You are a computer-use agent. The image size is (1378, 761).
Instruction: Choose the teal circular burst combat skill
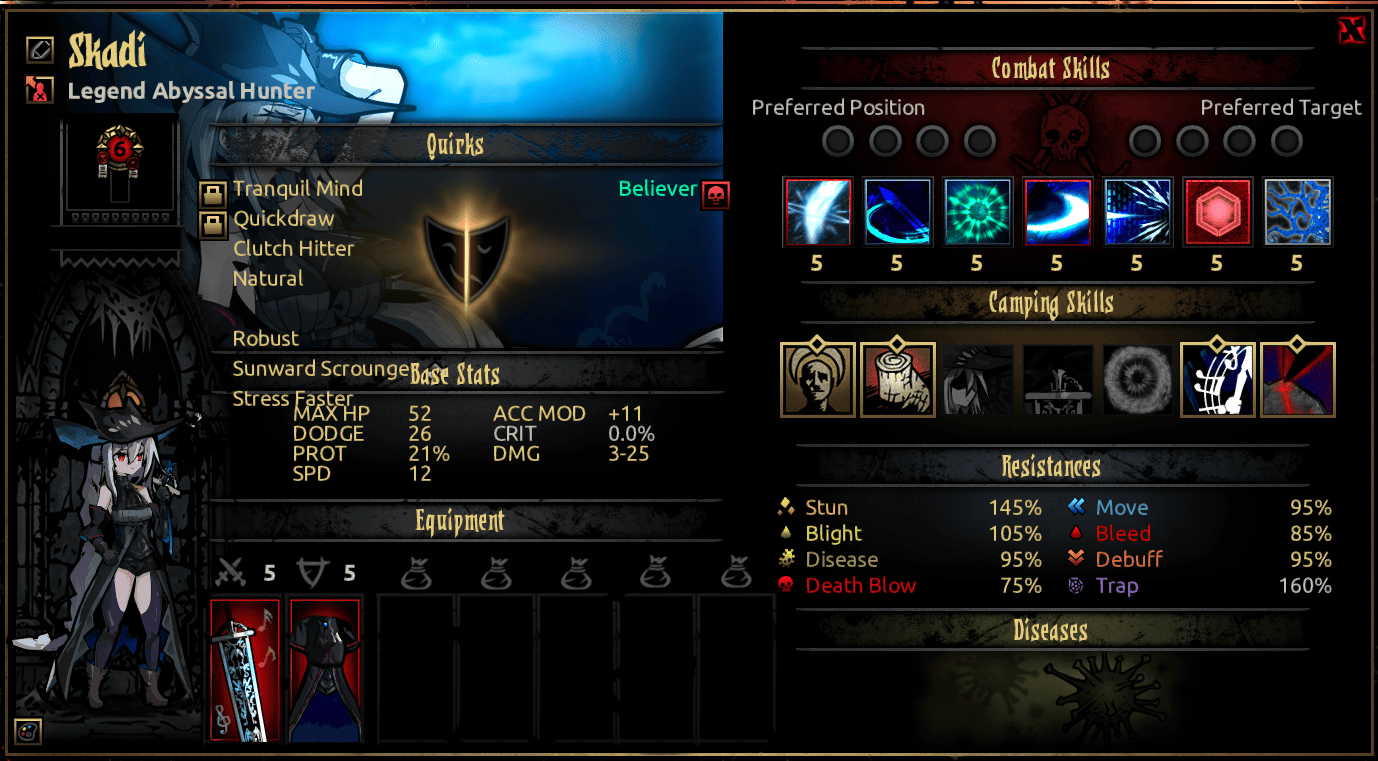977,212
